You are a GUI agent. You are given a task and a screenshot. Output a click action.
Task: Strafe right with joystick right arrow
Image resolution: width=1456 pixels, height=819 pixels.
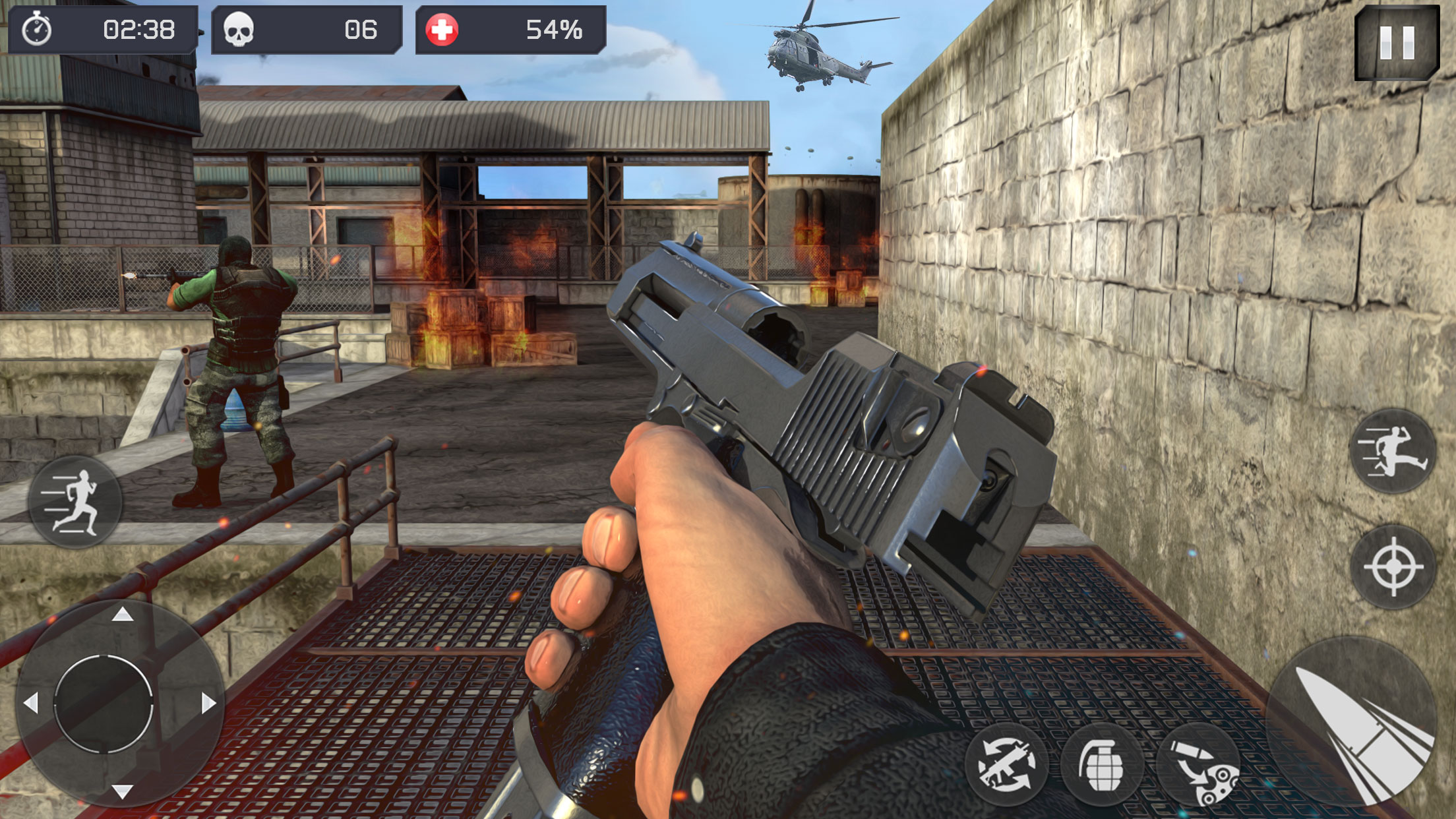click(x=208, y=703)
